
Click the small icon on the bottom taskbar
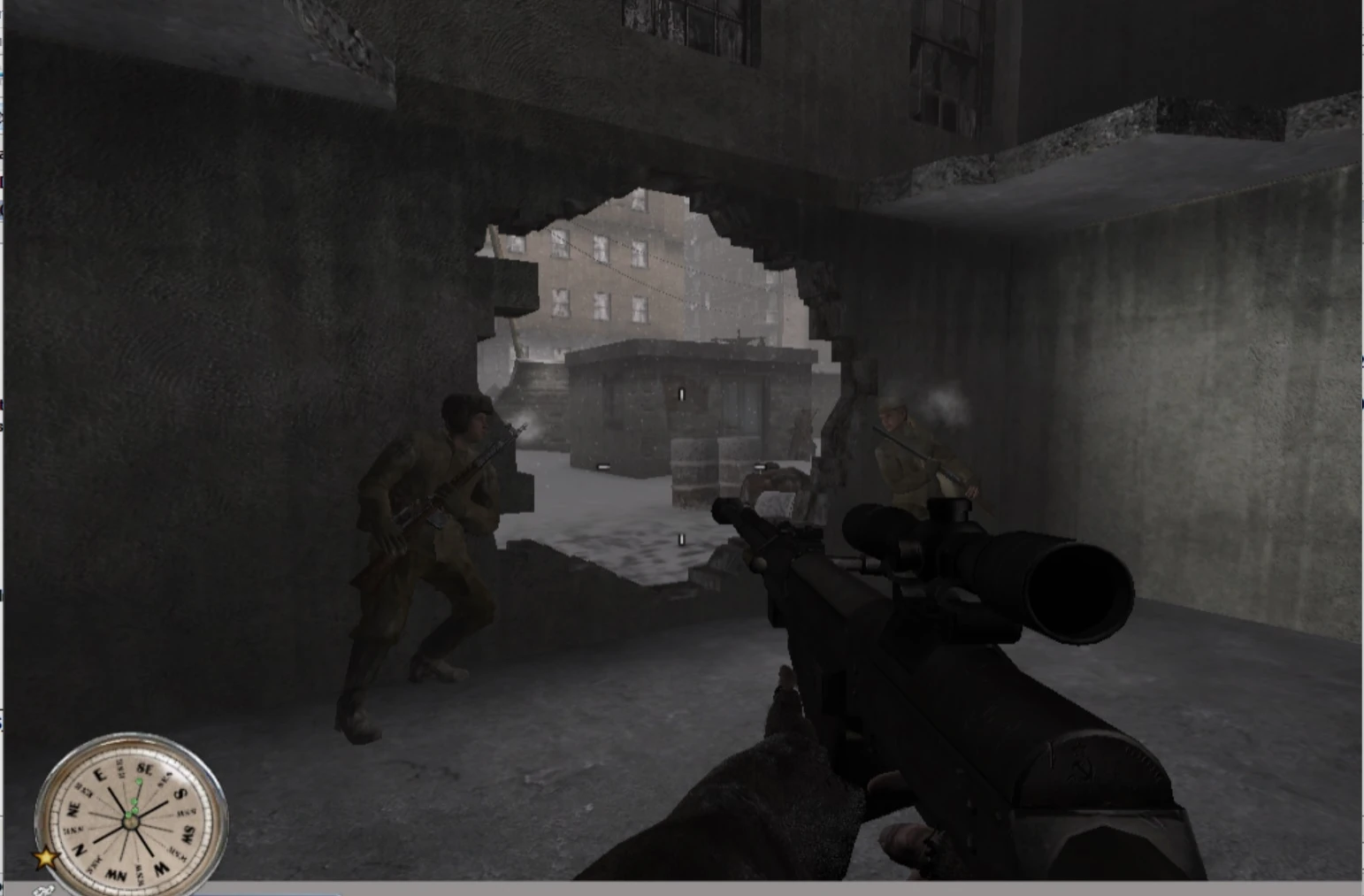pos(42,889)
